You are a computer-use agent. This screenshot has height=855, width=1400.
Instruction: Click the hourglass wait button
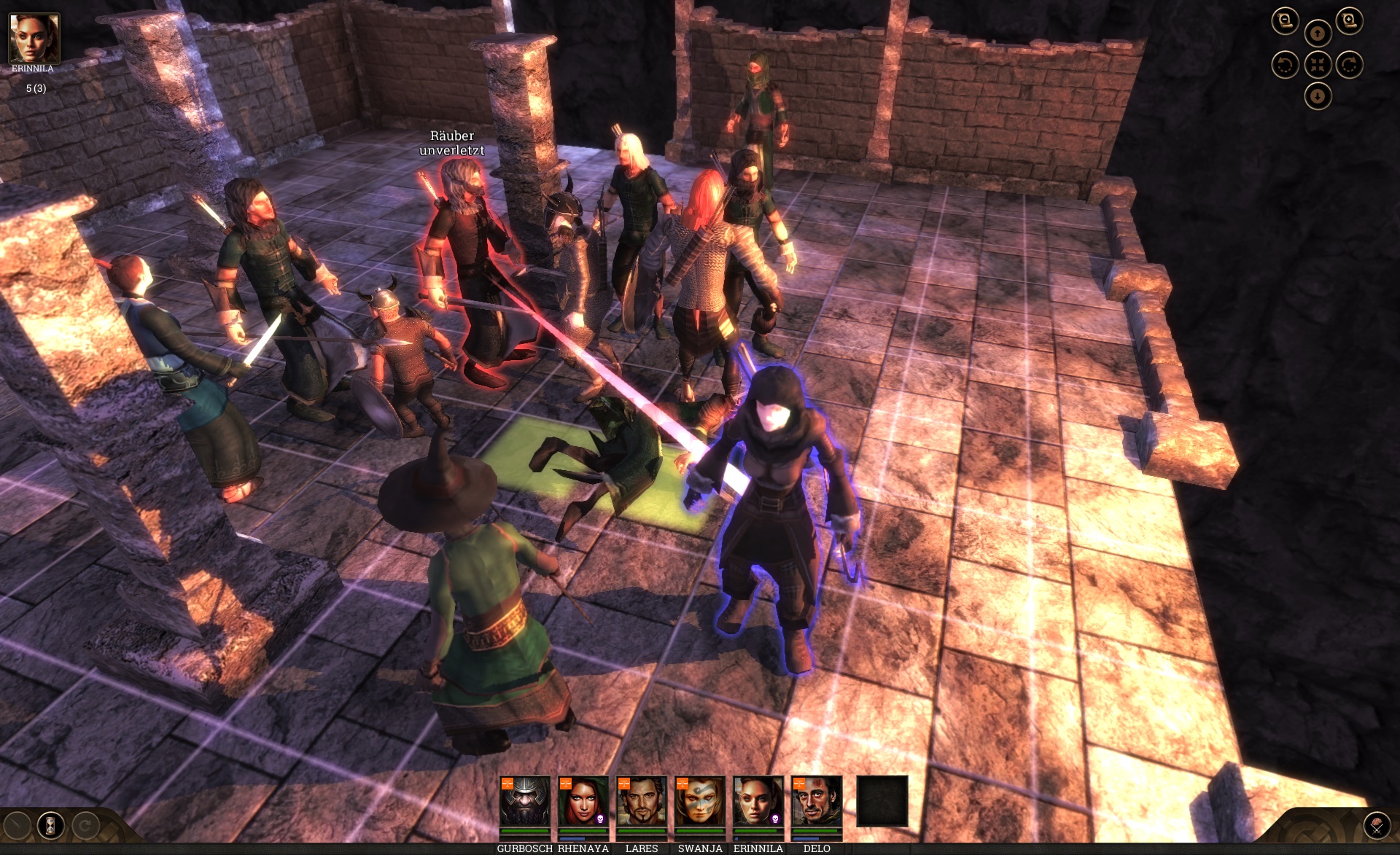pyautogui.click(x=50, y=826)
